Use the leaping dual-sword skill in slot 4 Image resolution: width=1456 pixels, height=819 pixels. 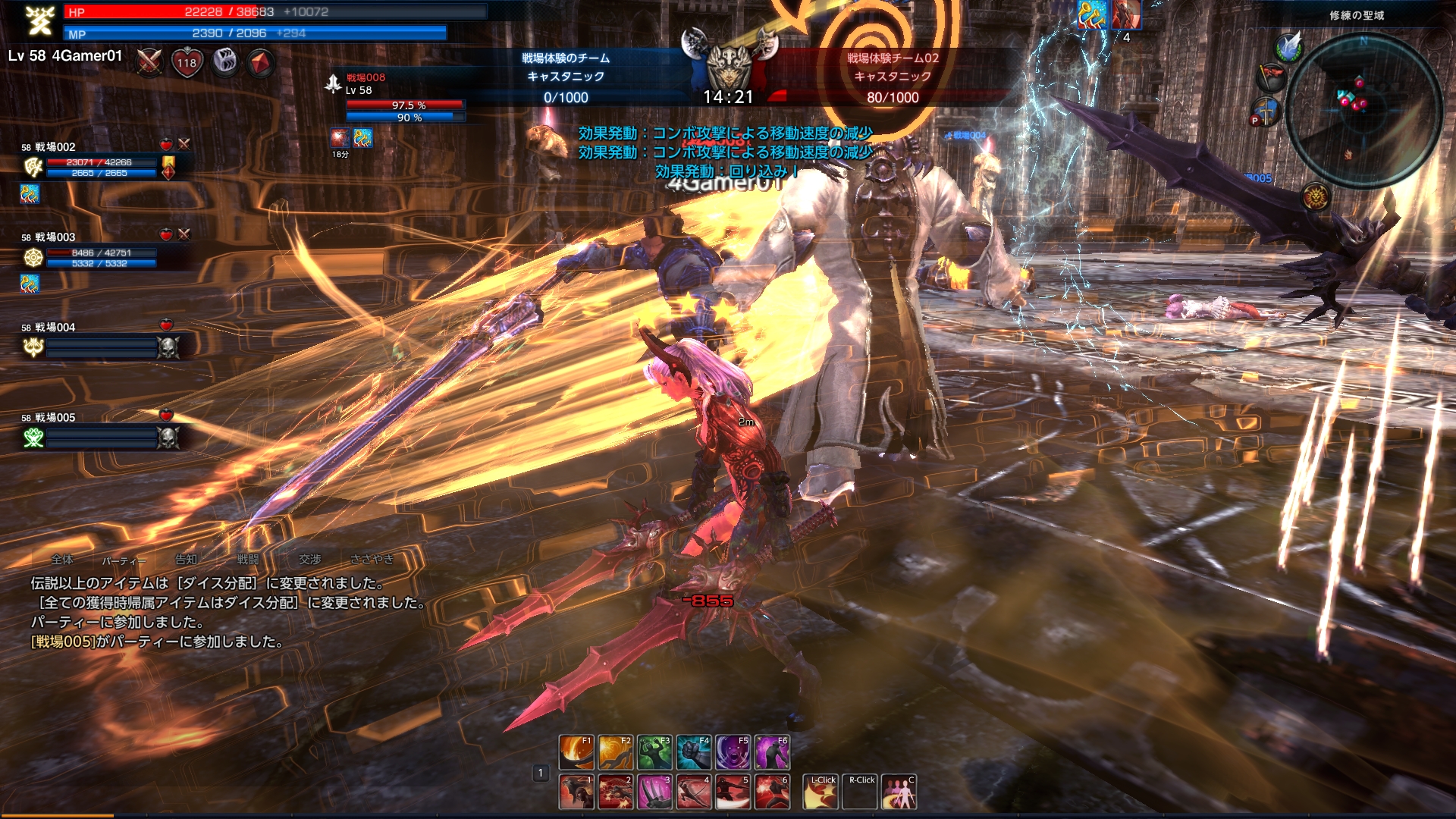(x=694, y=792)
